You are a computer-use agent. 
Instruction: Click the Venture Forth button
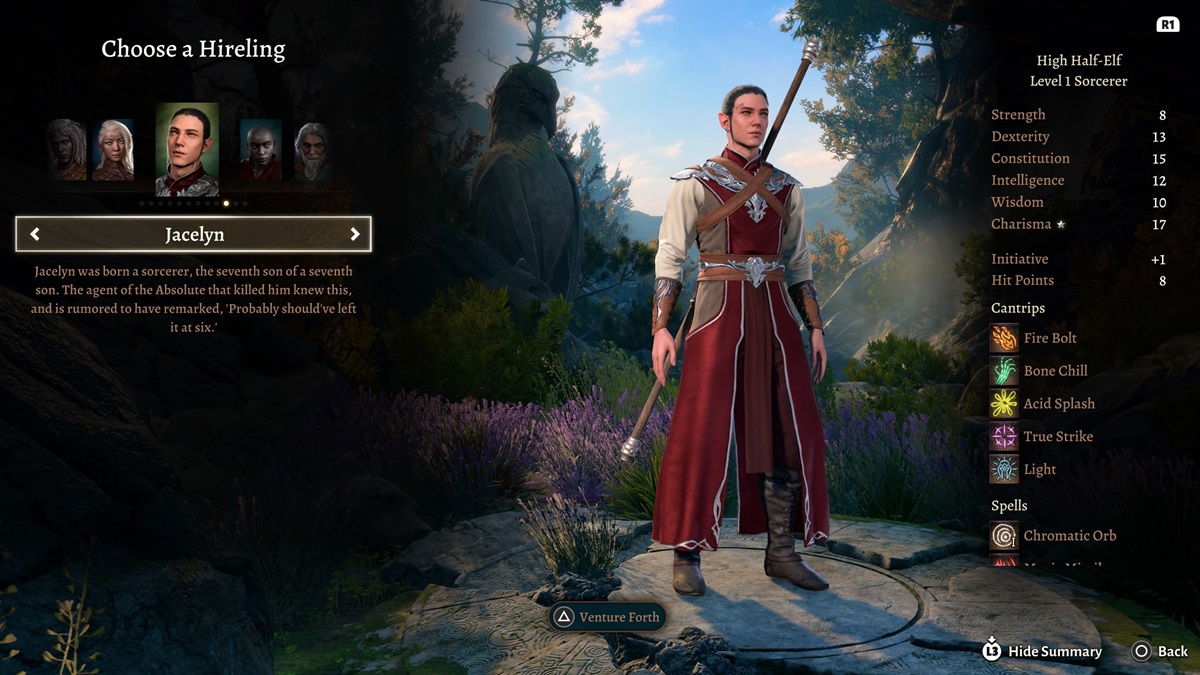point(608,617)
